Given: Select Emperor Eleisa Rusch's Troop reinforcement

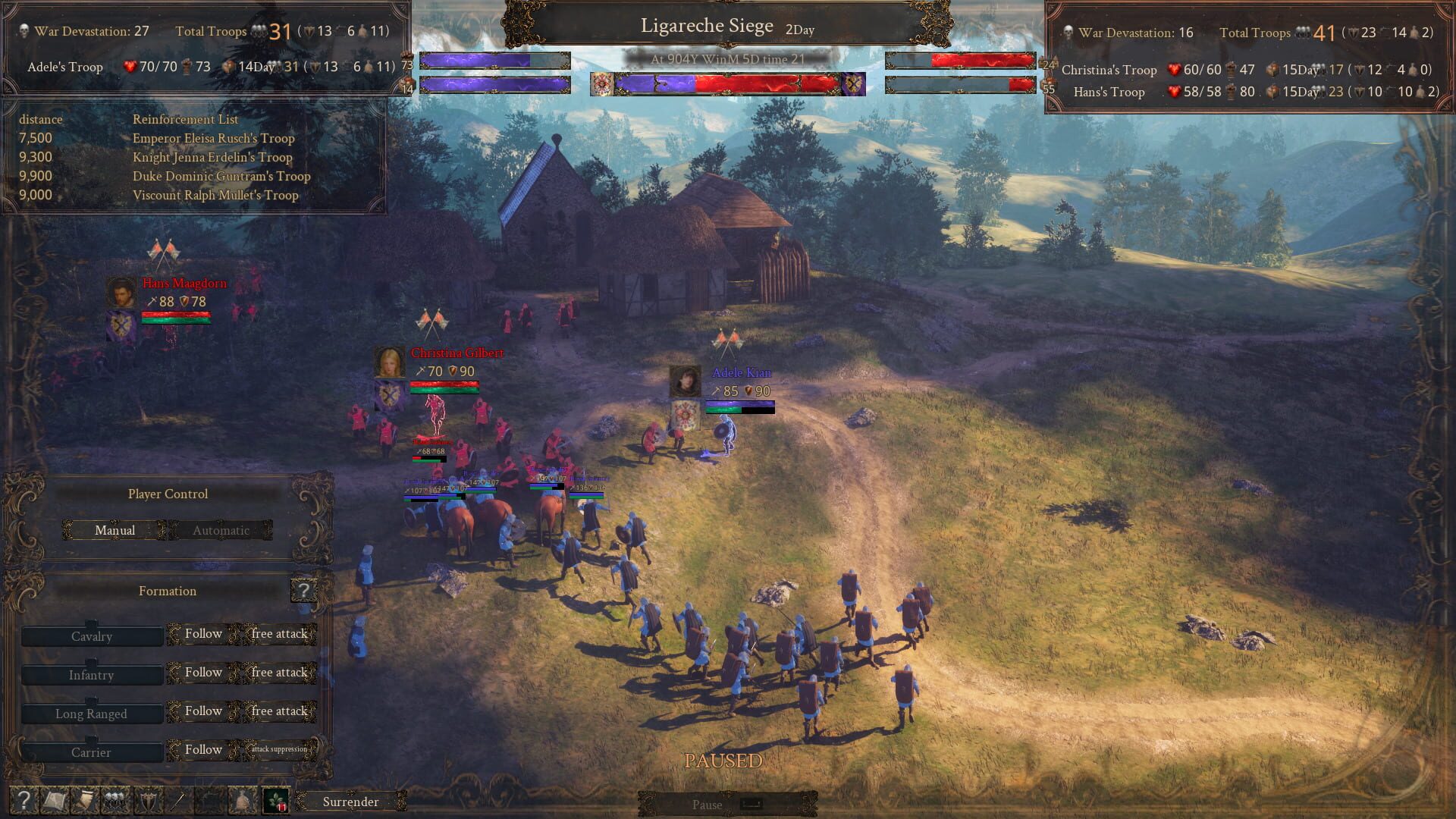Looking at the screenshot, I should point(215,138).
